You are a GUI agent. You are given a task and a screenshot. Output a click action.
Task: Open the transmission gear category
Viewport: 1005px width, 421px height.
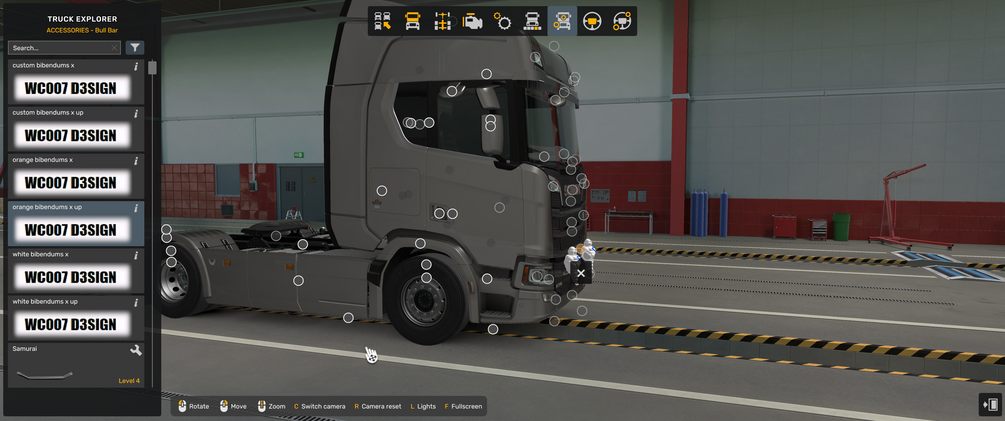coord(502,21)
